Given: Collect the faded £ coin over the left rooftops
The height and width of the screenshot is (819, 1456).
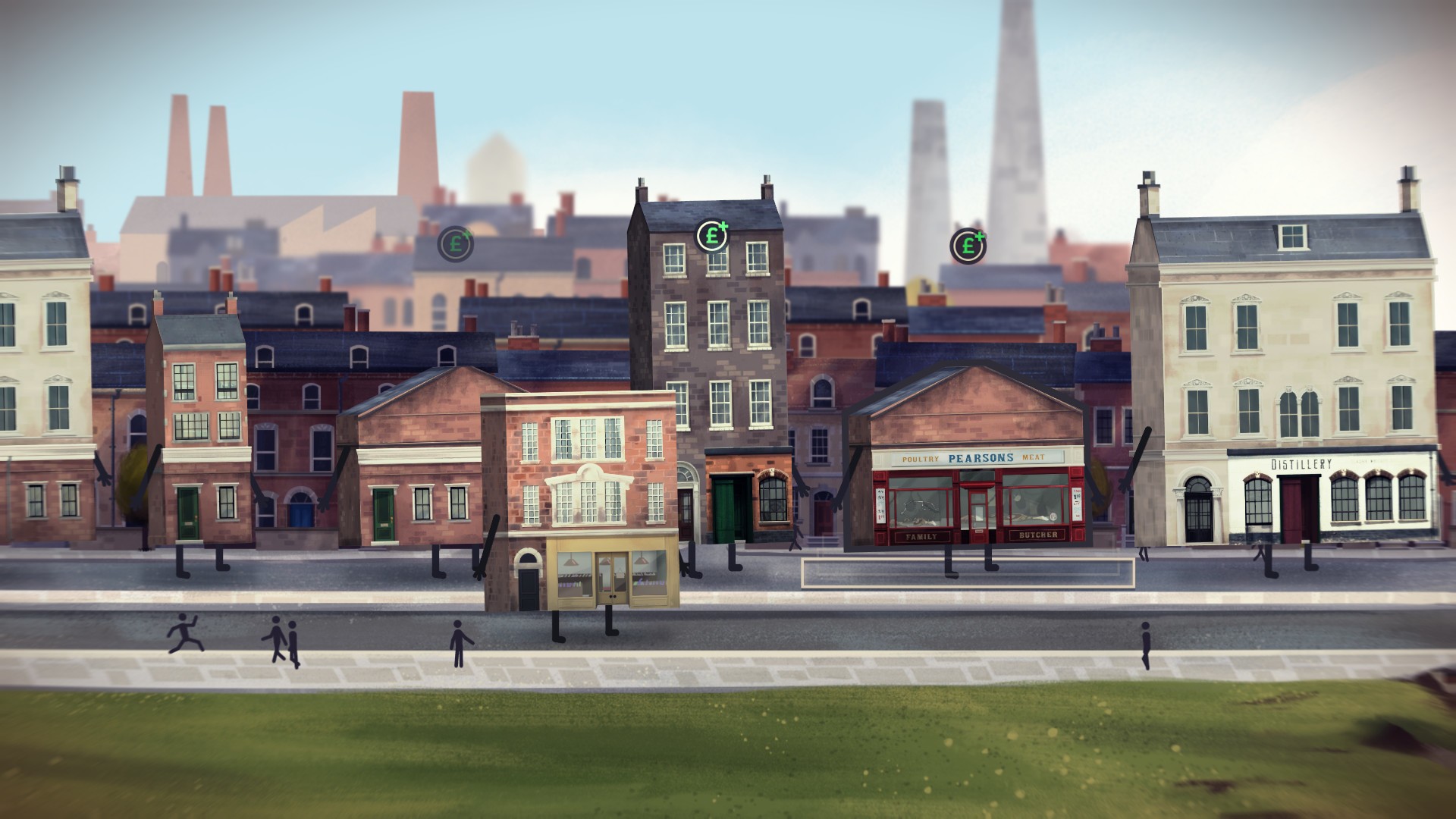Looking at the screenshot, I should [x=455, y=244].
